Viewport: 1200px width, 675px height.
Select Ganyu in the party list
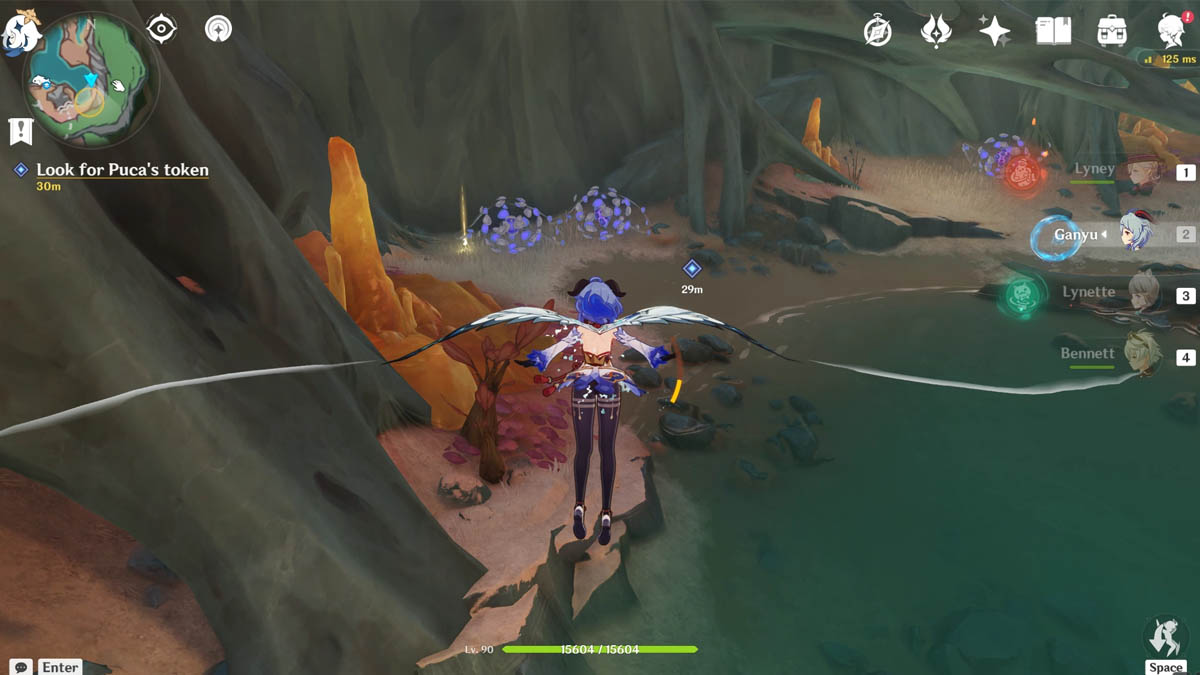point(1137,234)
